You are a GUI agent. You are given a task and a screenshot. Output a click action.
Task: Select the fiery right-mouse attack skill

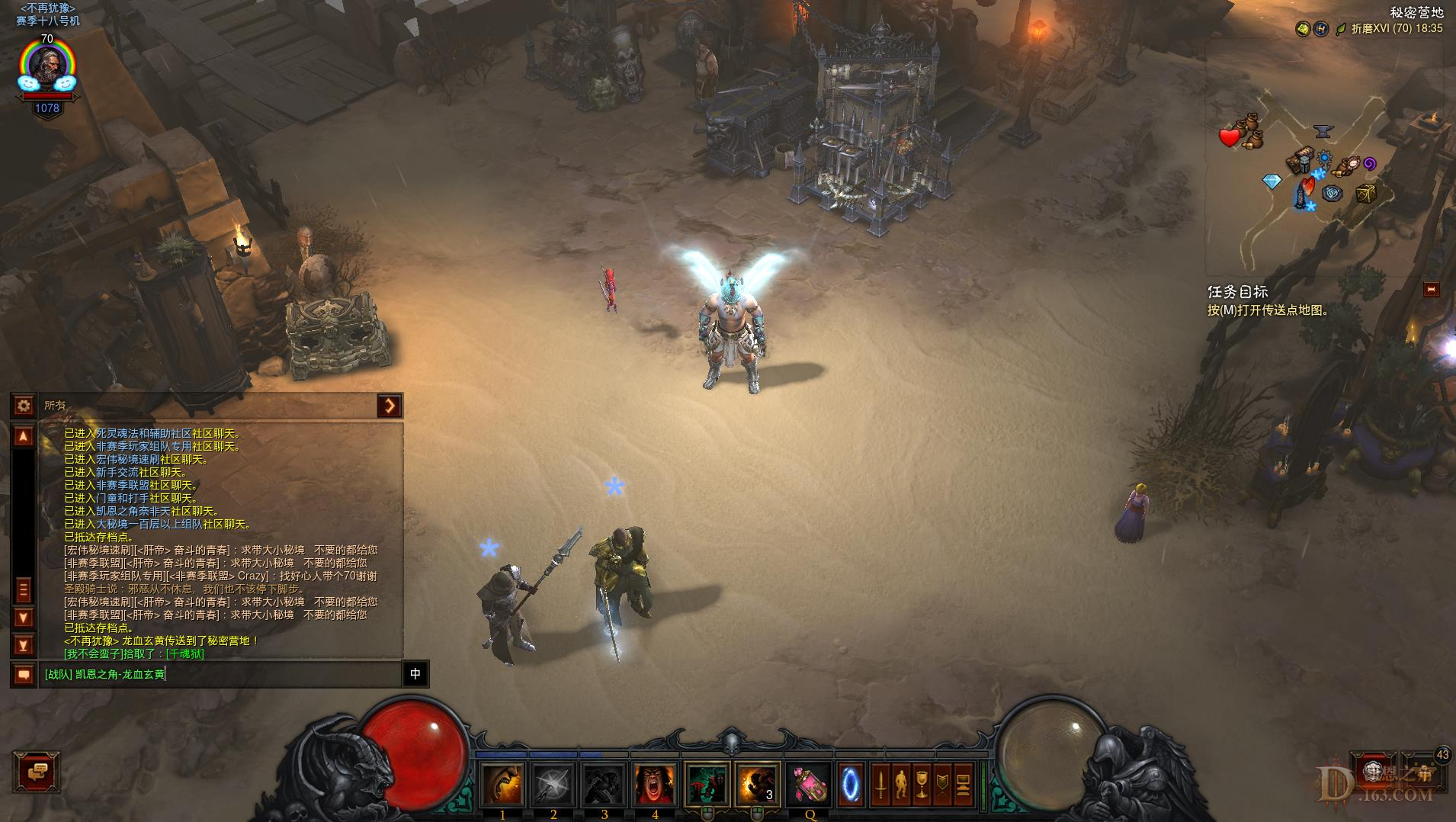(758, 784)
